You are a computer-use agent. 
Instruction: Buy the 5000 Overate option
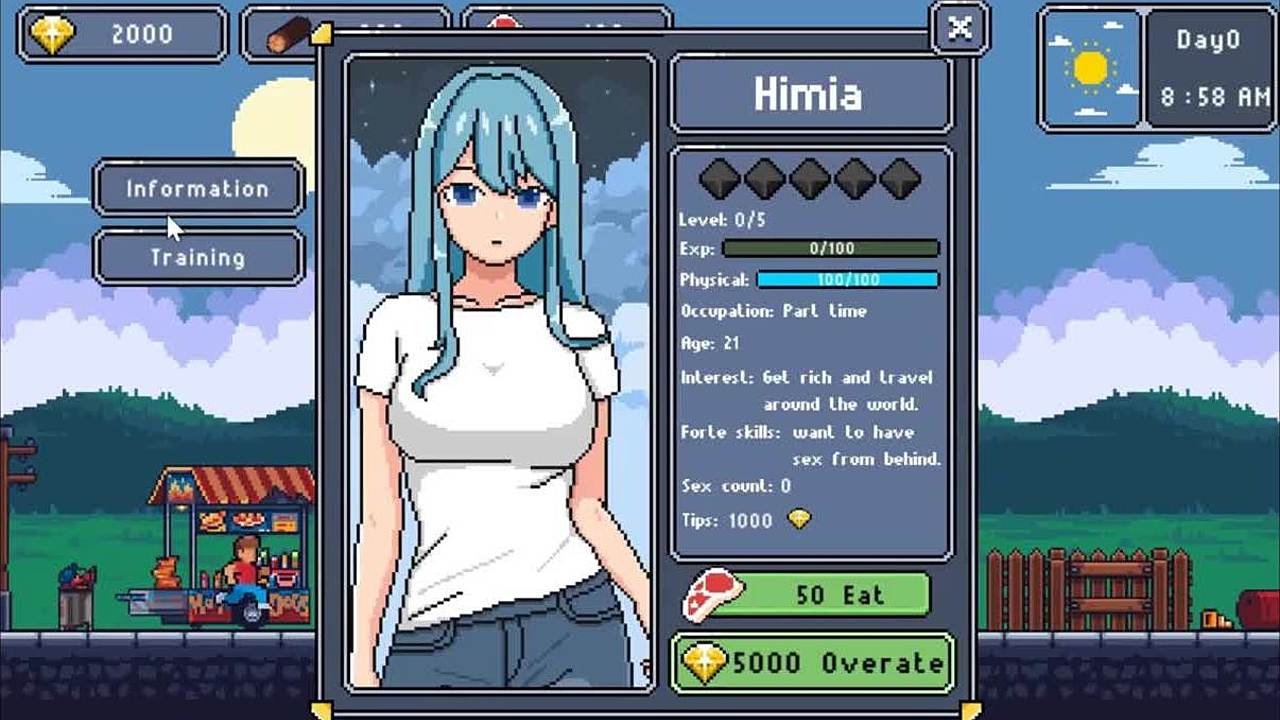(812, 662)
